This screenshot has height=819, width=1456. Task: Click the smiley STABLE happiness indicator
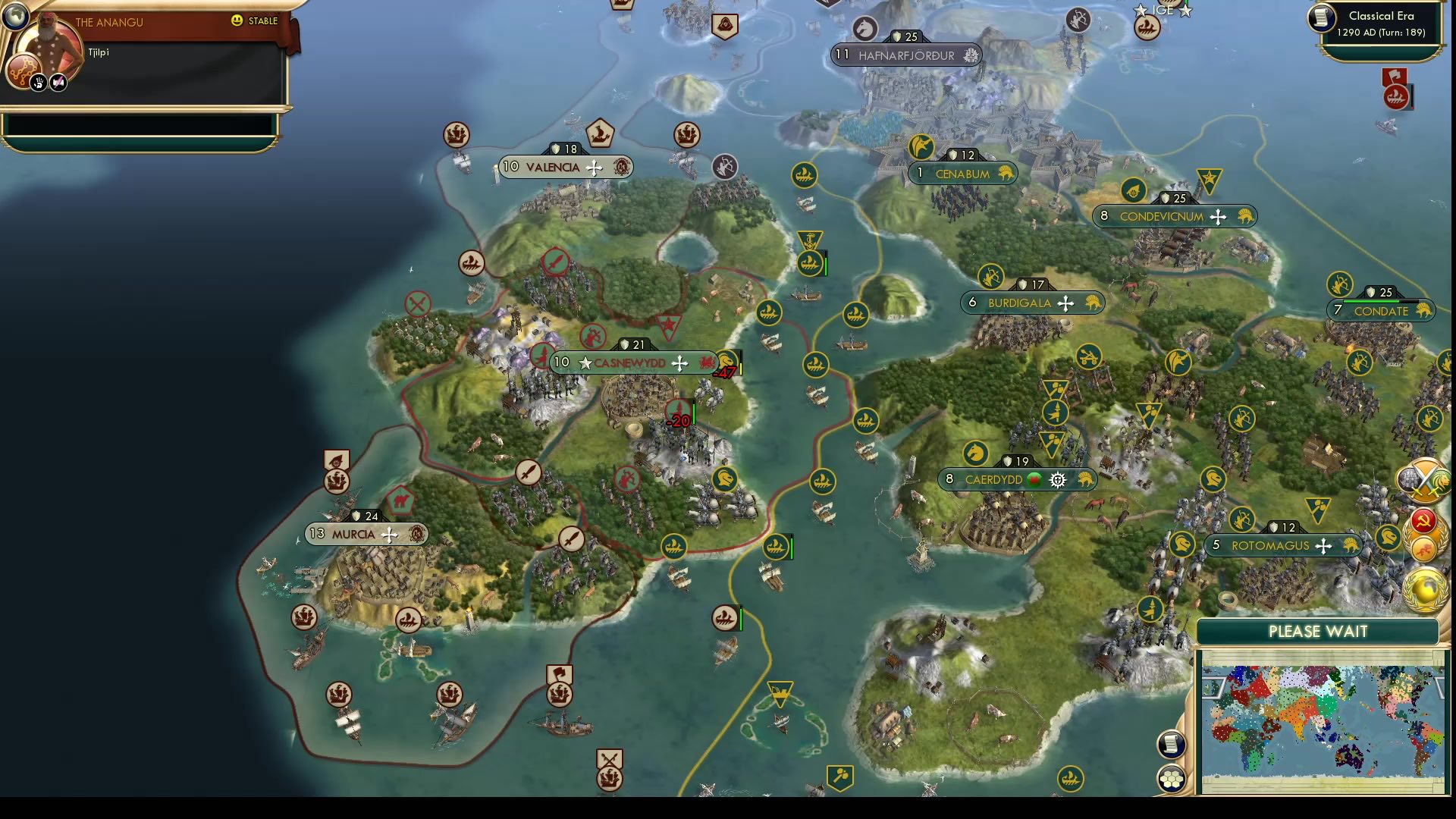point(238,22)
